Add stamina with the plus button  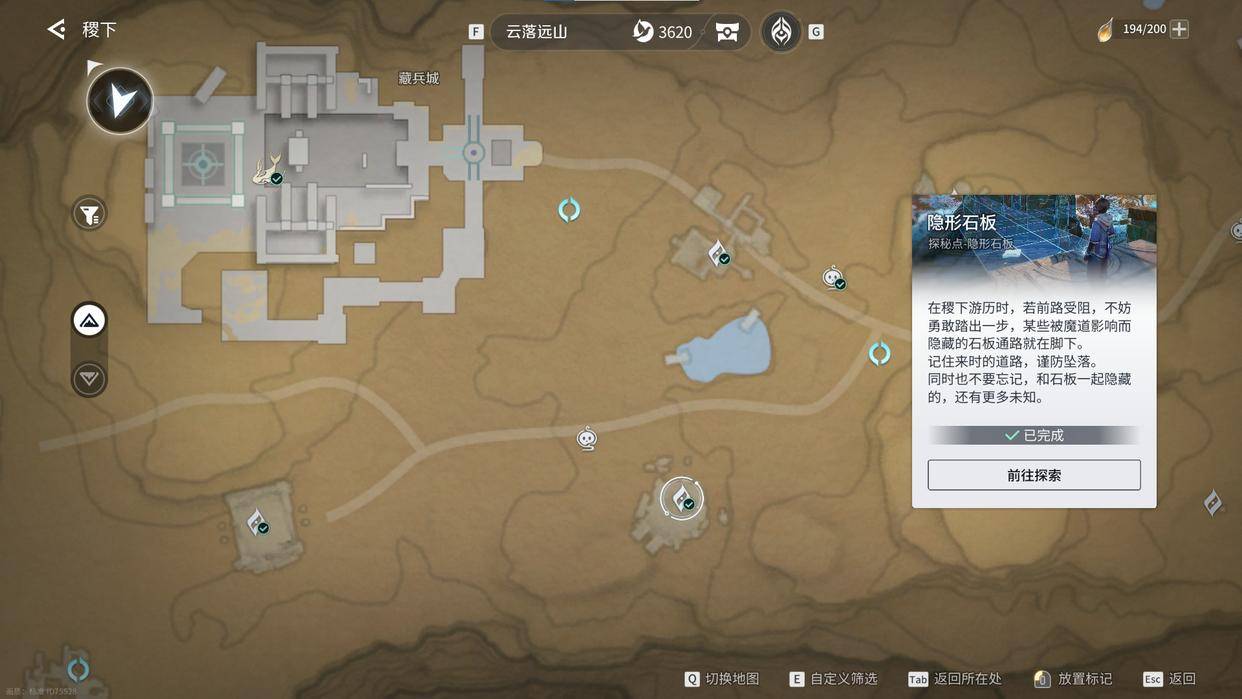pyautogui.click(x=1180, y=29)
